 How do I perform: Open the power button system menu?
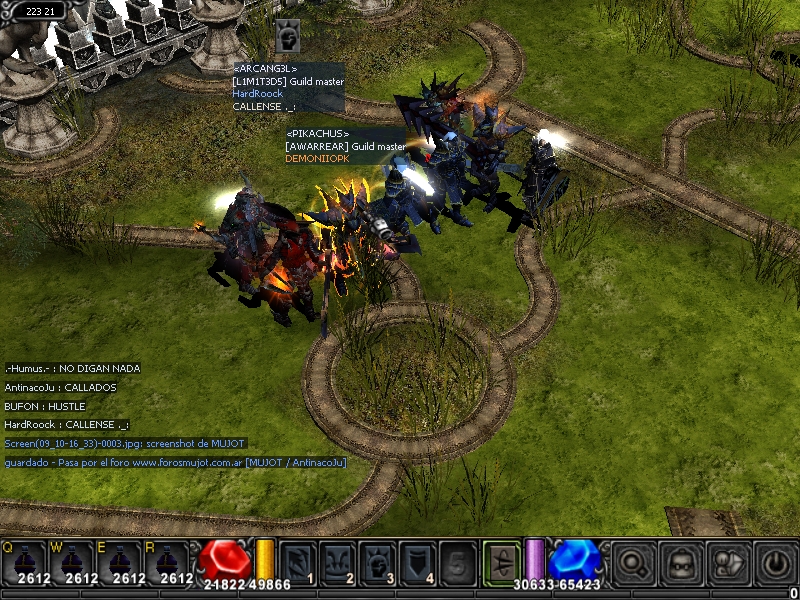click(775, 562)
